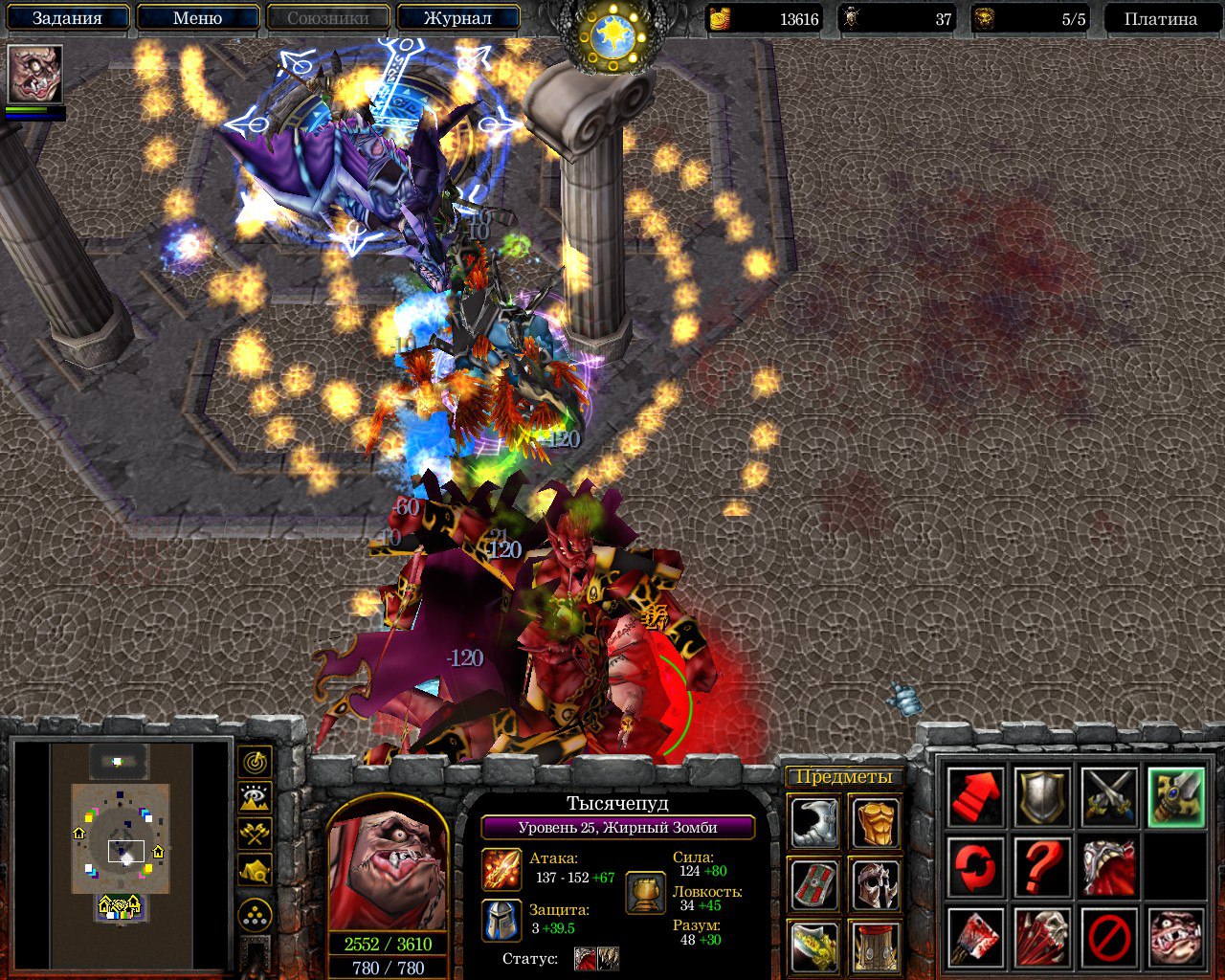Viewport: 1225px width, 980px height.
Task: Open the Меню game menu
Action: pyautogui.click(x=198, y=18)
